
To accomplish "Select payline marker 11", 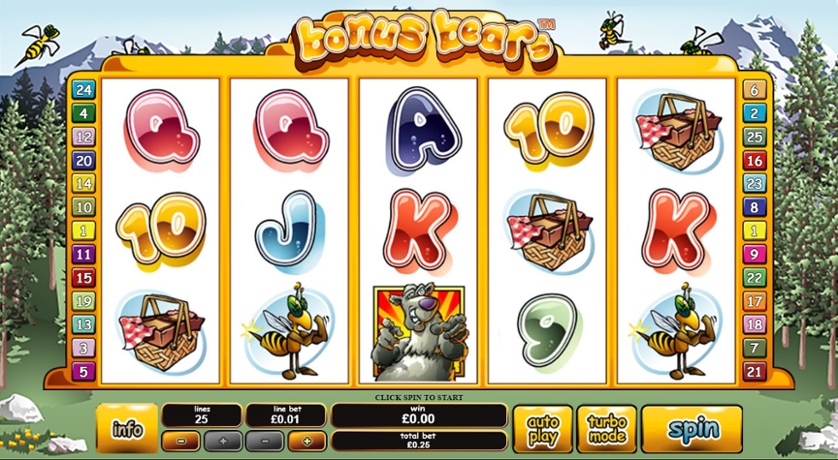I will tap(84, 254).
